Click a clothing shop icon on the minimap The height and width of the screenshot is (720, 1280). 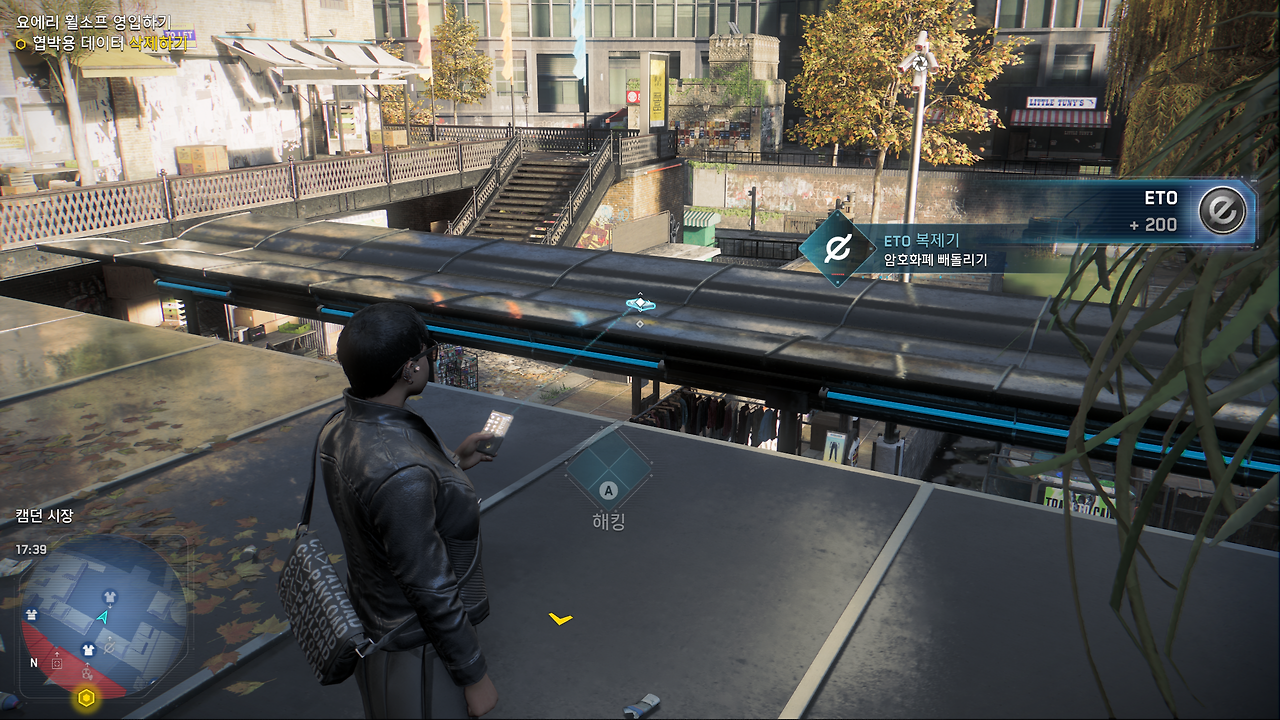pyautogui.click(x=110, y=595)
